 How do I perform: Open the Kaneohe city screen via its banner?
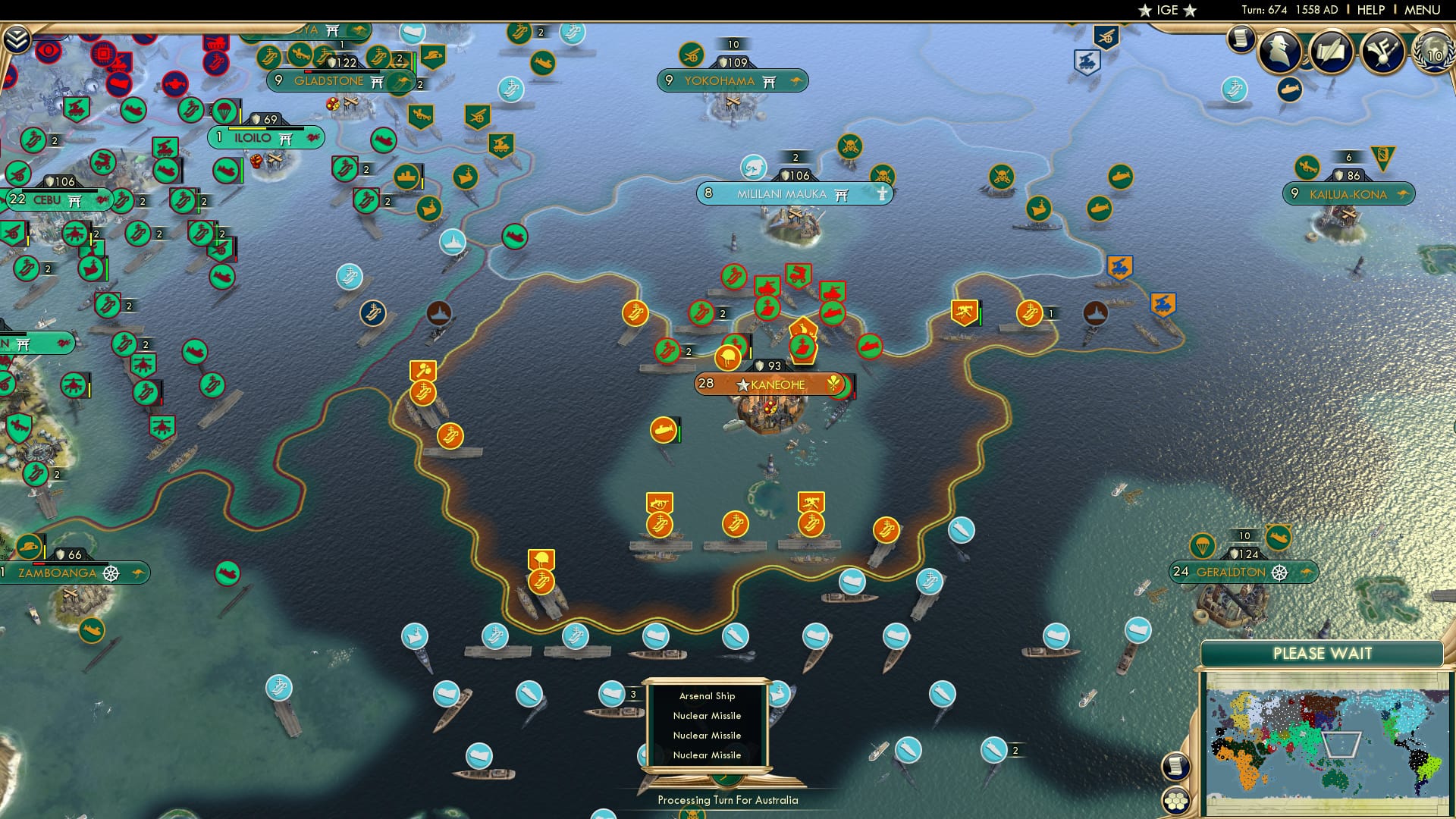tap(773, 384)
